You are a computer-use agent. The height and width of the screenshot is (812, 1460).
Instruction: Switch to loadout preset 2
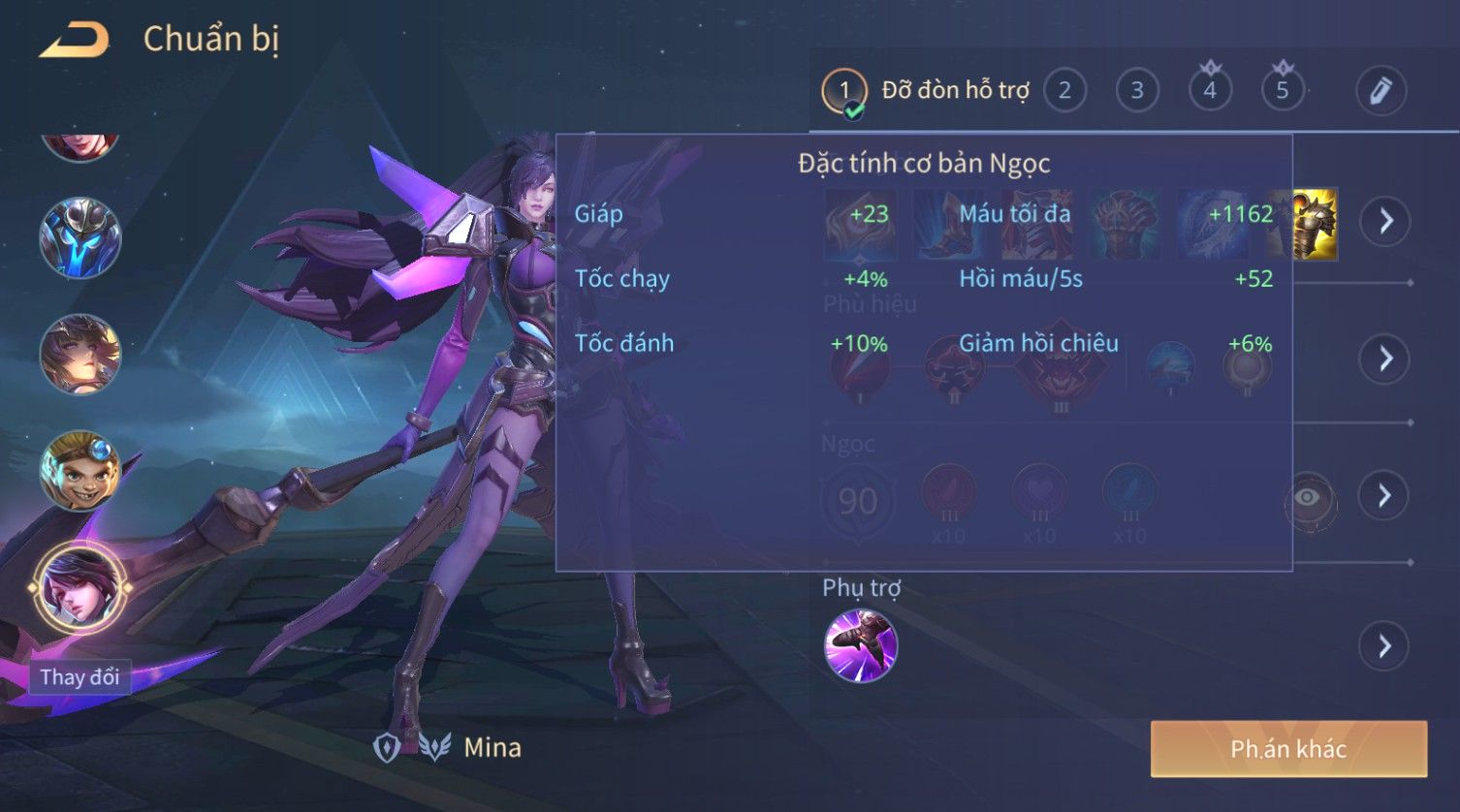[1064, 91]
